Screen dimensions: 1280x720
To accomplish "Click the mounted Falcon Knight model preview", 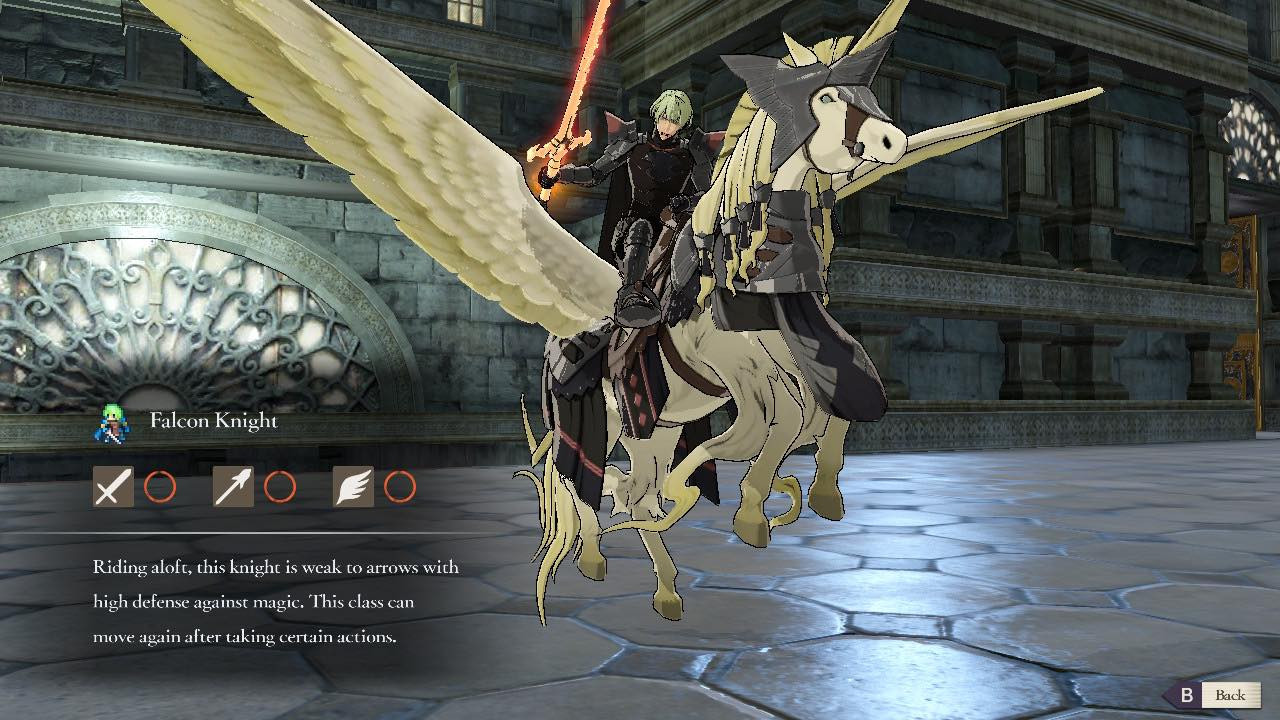I will click(x=750, y=300).
